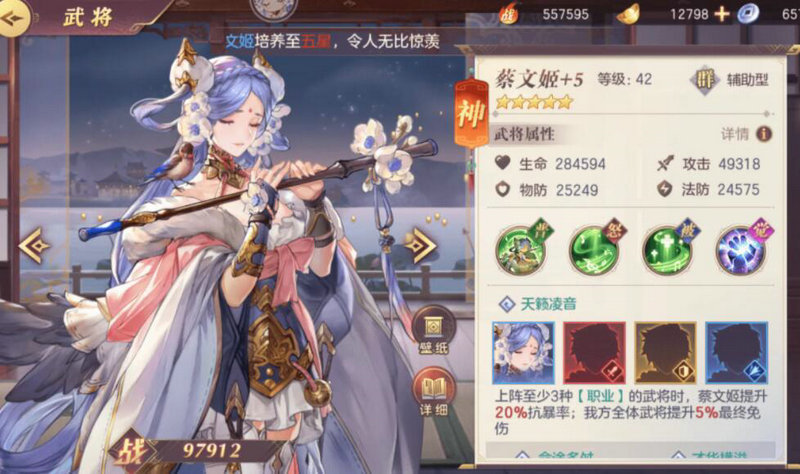800x474 pixels.
Task: Select the blue silhouette bond slot
Action: tap(736, 353)
